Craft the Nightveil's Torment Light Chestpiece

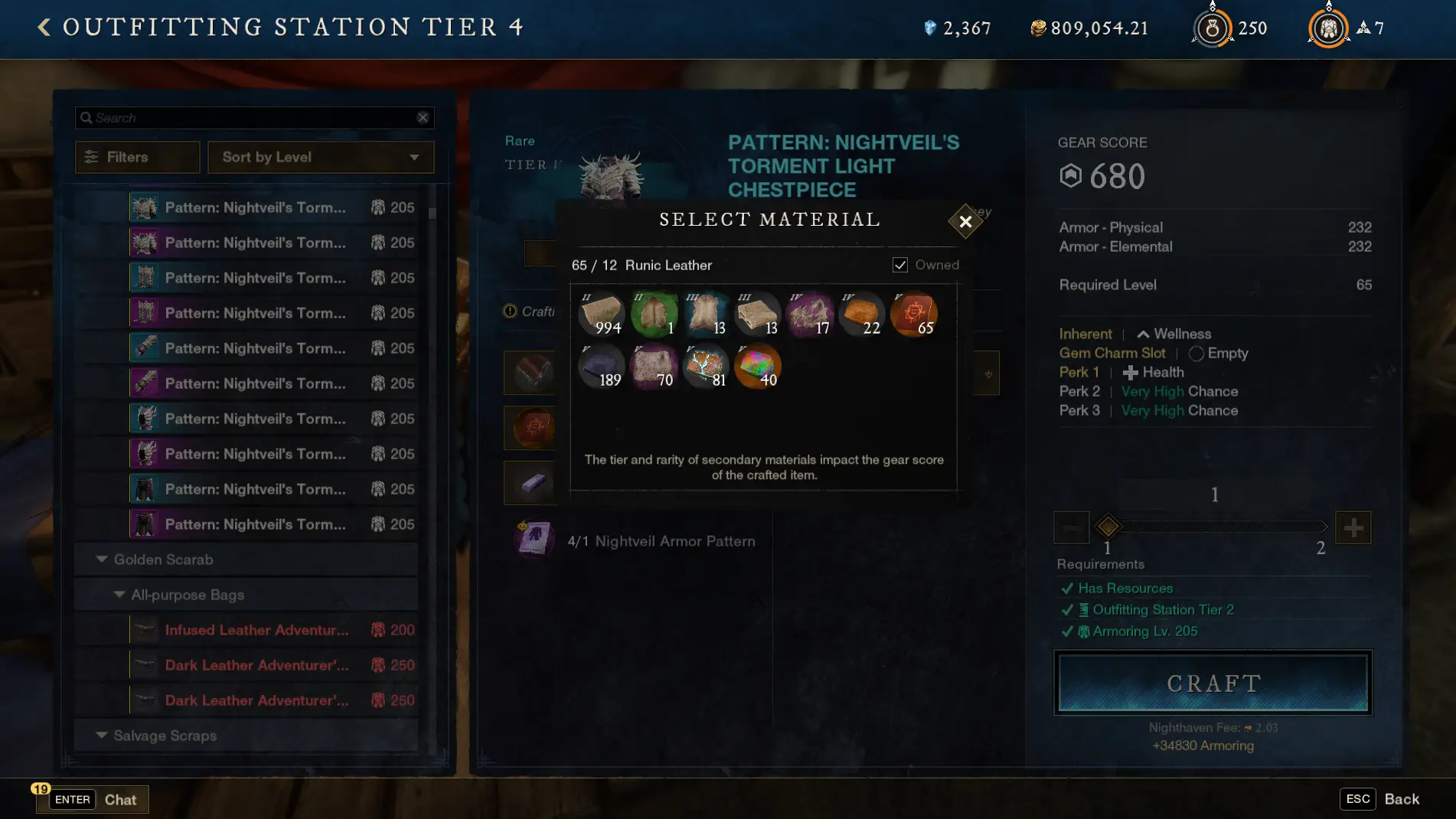point(1213,683)
